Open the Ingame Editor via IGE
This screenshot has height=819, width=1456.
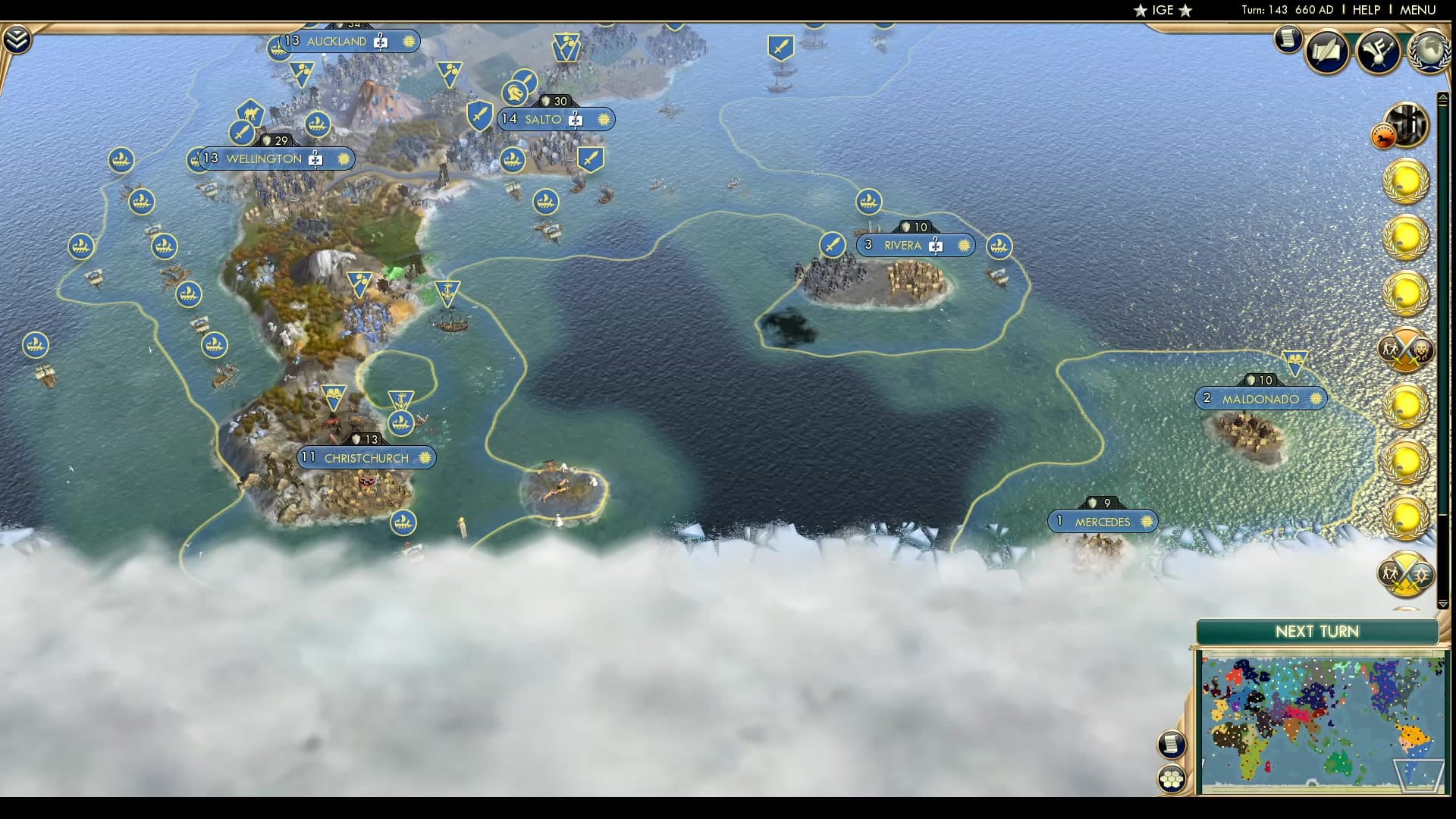point(1163,11)
